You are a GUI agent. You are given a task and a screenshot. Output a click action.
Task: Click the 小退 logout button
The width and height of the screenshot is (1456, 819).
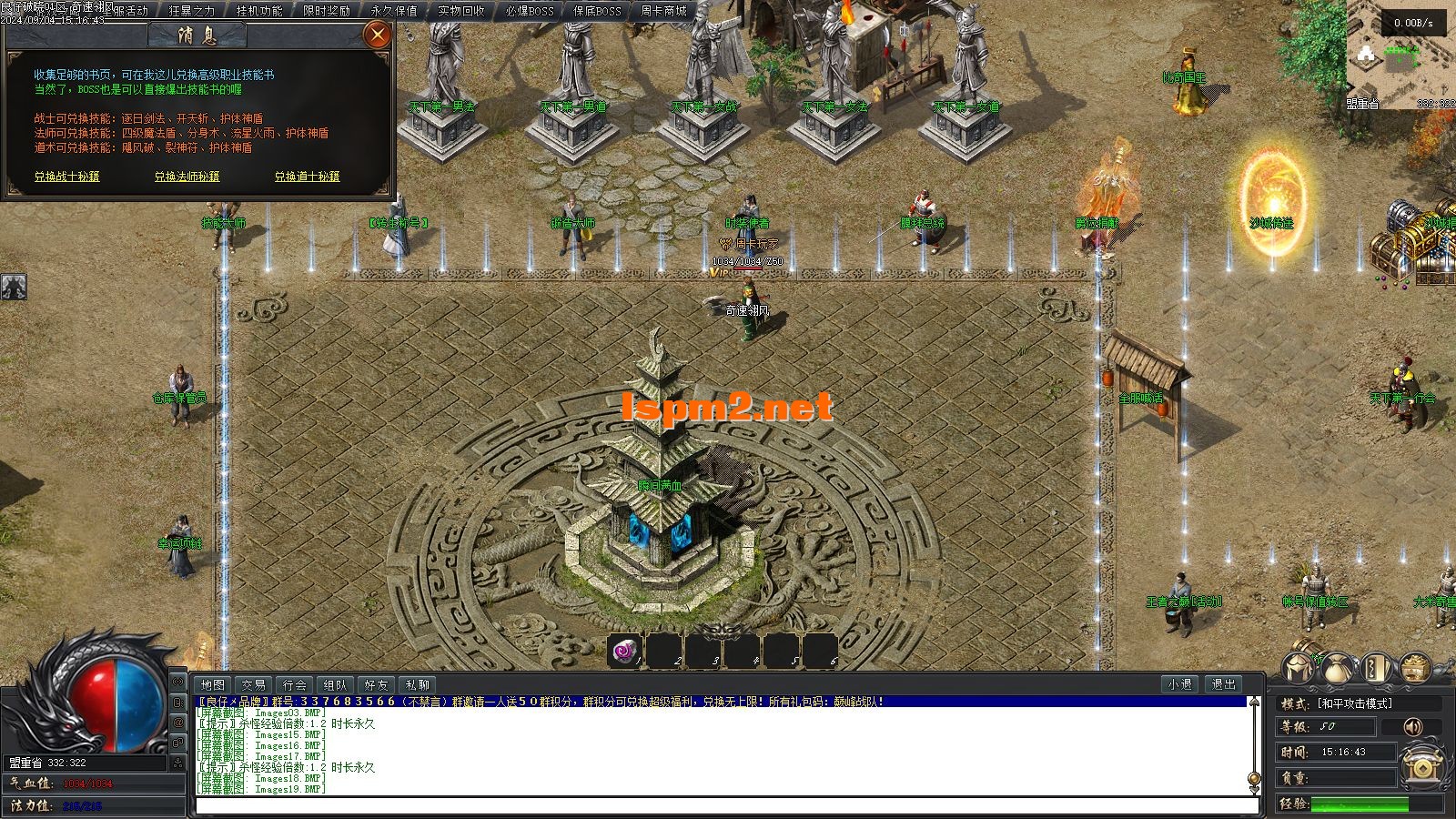pyautogui.click(x=1180, y=684)
